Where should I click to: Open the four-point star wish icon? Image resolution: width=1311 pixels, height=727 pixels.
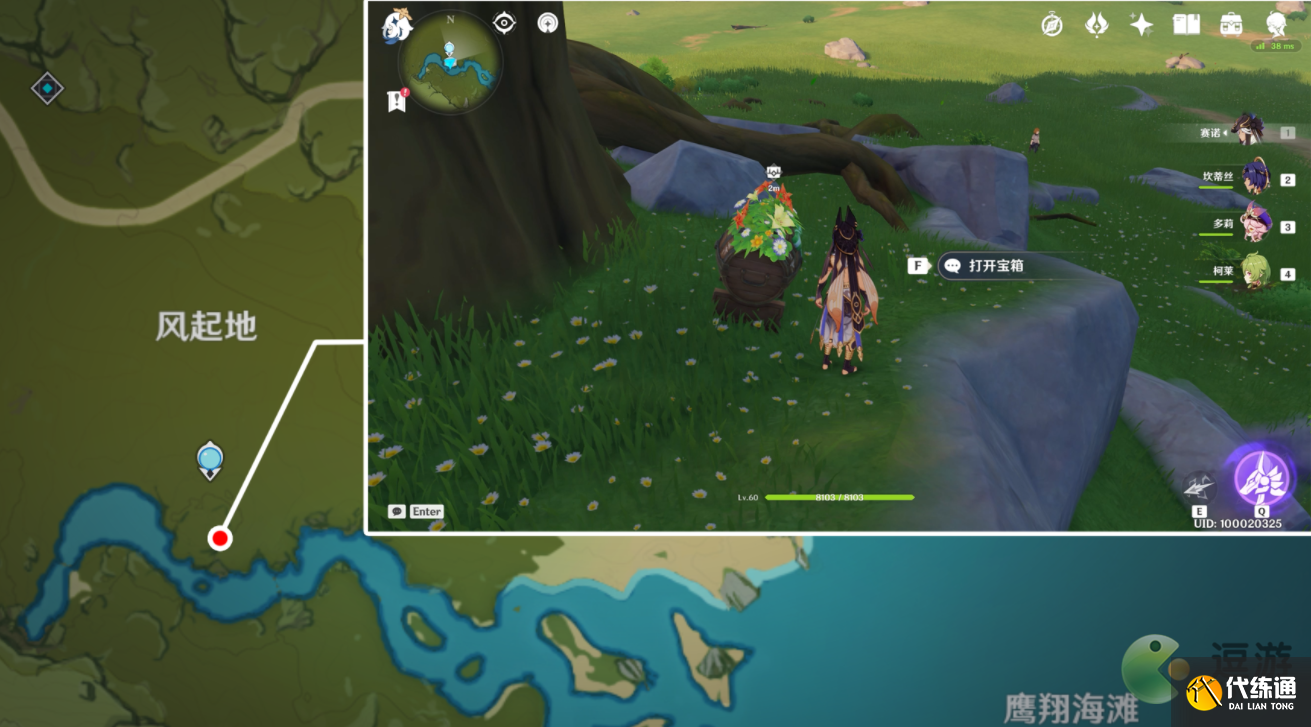(1141, 25)
